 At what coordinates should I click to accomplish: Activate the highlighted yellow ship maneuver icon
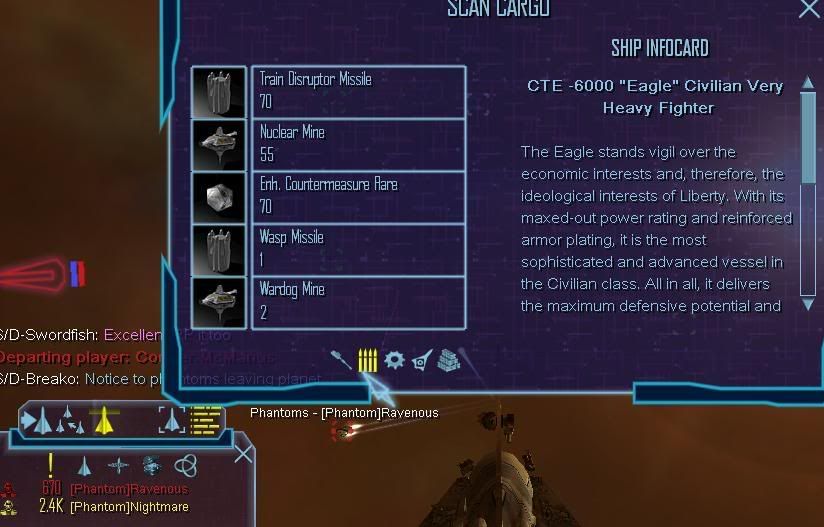[102, 420]
